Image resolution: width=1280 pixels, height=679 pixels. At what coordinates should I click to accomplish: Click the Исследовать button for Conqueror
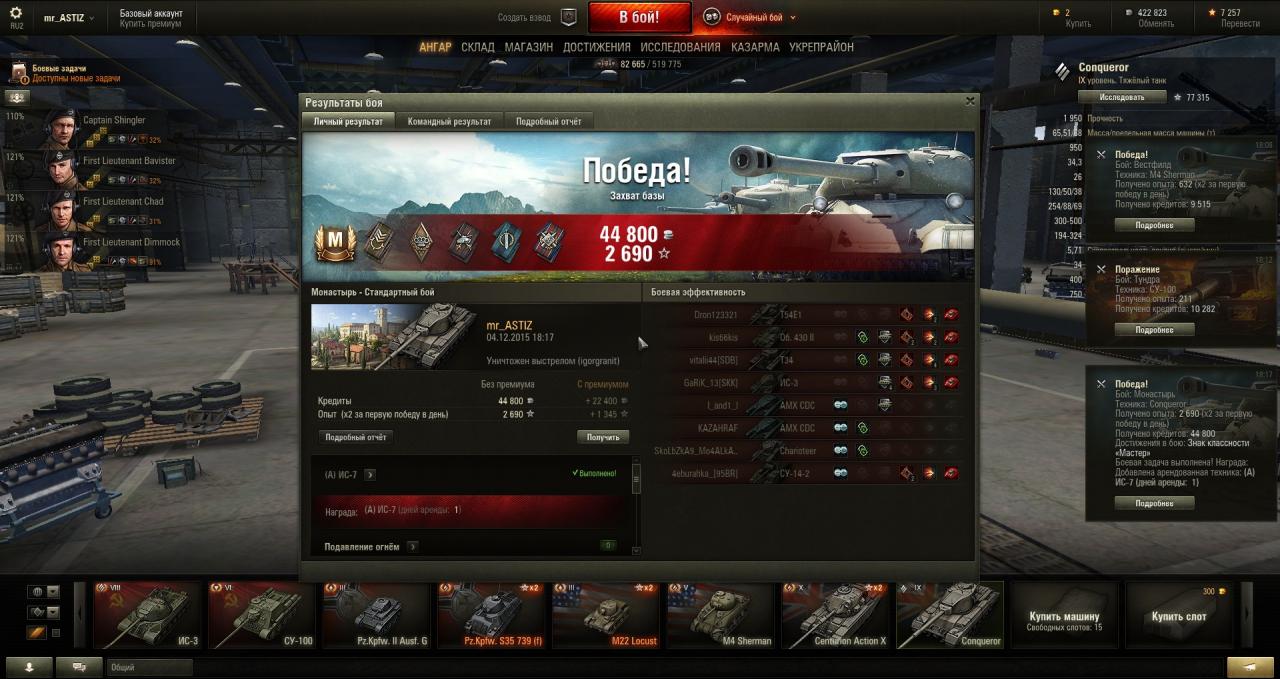pos(1121,98)
